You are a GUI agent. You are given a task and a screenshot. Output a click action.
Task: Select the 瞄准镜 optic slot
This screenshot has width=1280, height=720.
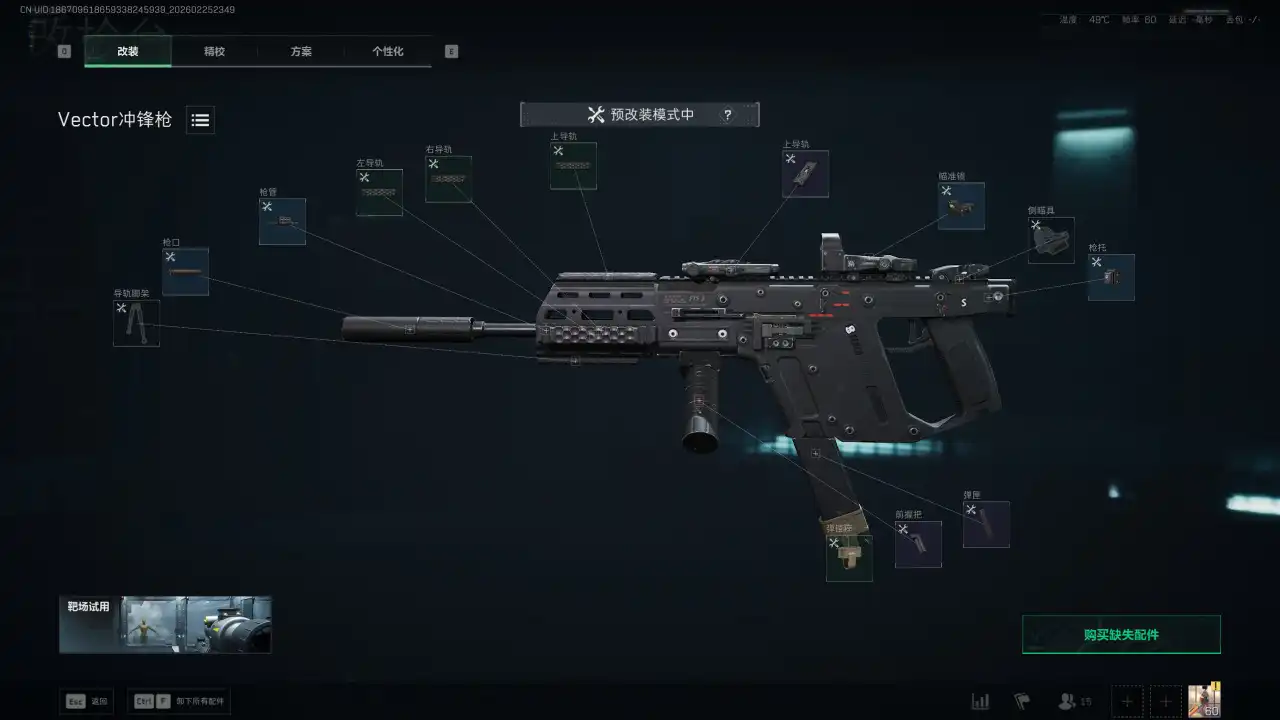click(x=961, y=206)
